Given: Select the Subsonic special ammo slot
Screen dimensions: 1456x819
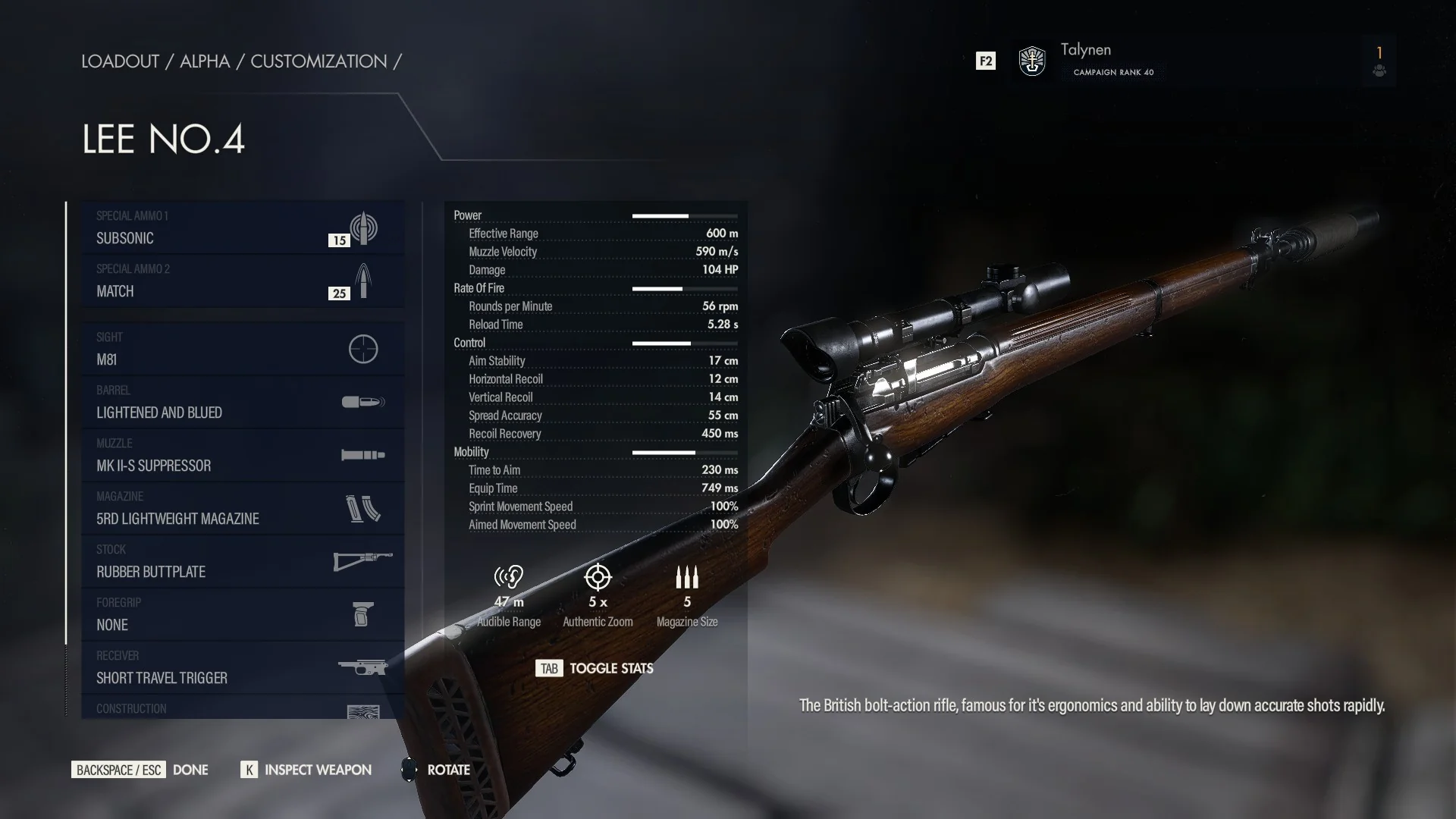Looking at the screenshot, I should click(242, 228).
